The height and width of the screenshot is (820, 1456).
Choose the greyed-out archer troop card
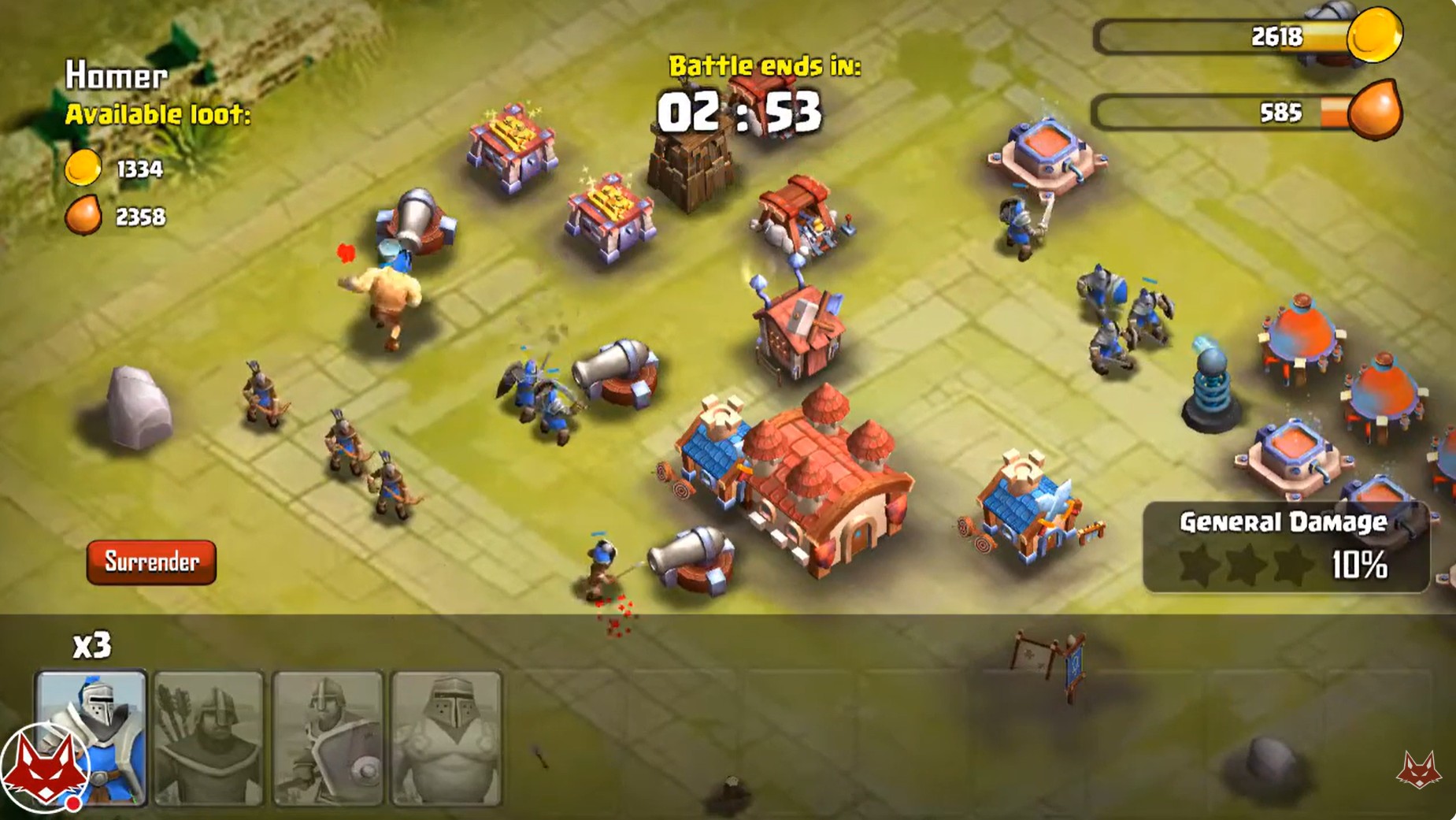(209, 738)
